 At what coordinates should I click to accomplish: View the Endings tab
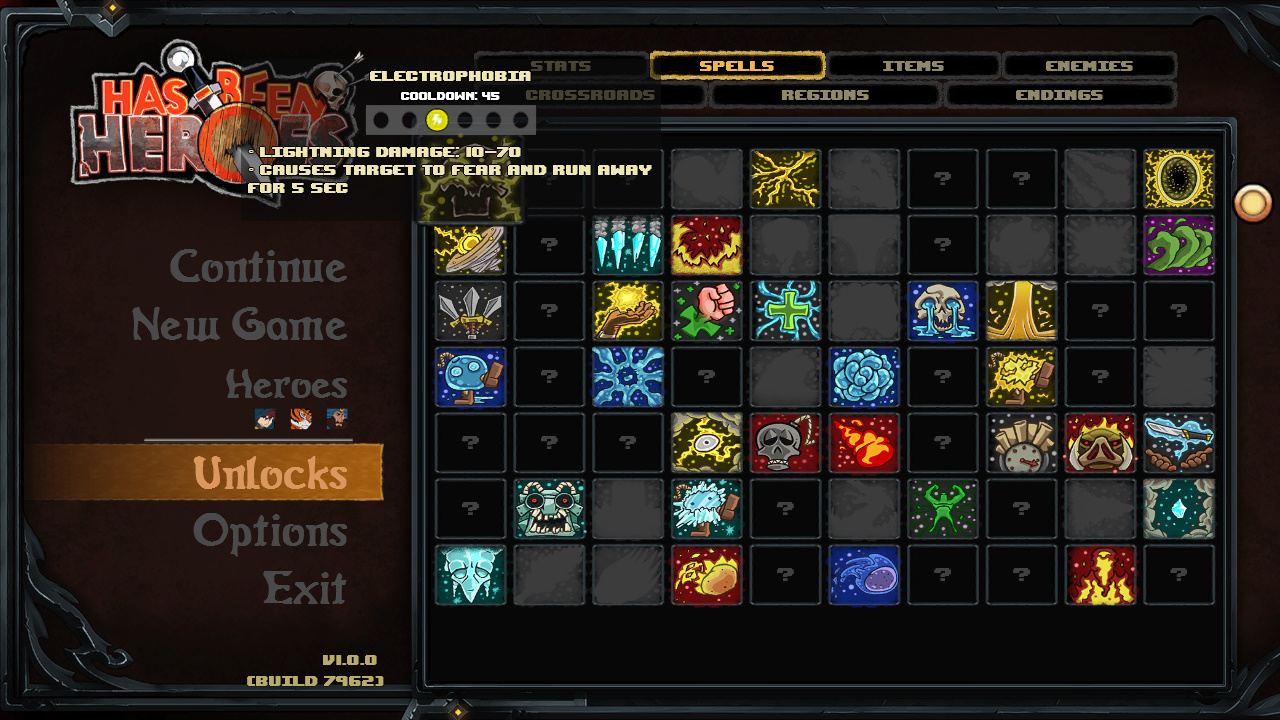(x=1059, y=95)
